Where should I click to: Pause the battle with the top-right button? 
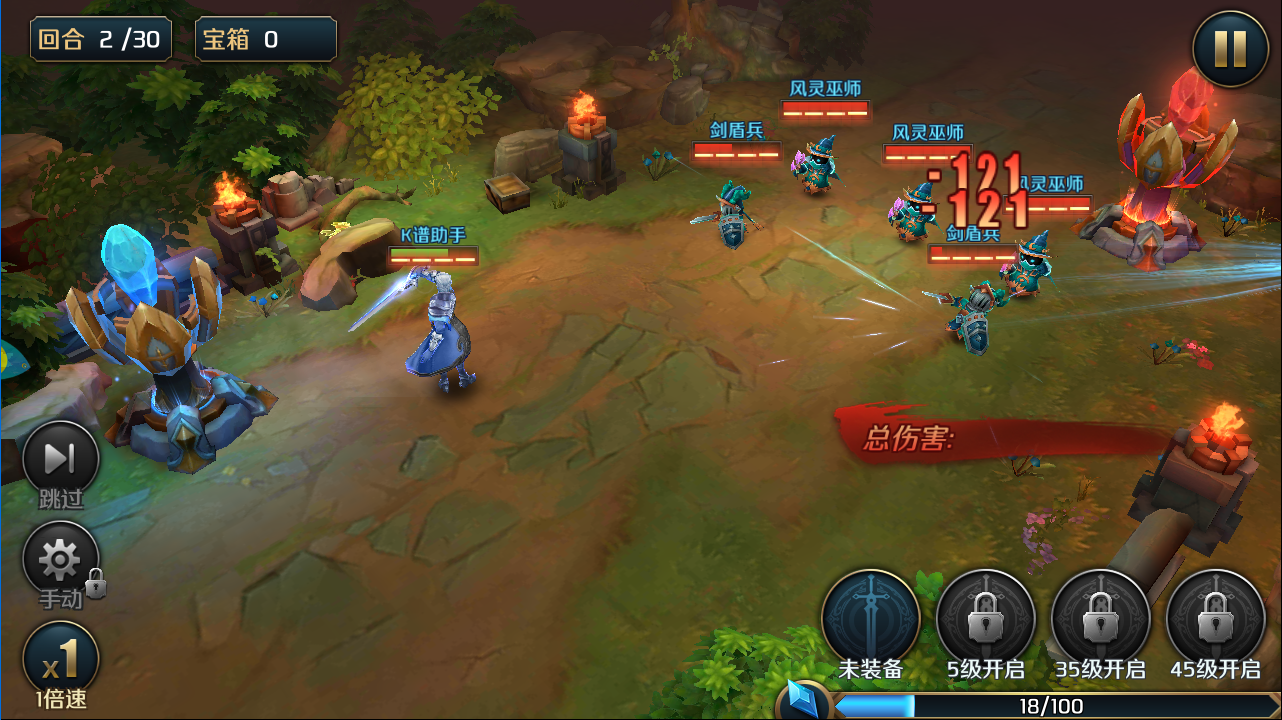1230,48
